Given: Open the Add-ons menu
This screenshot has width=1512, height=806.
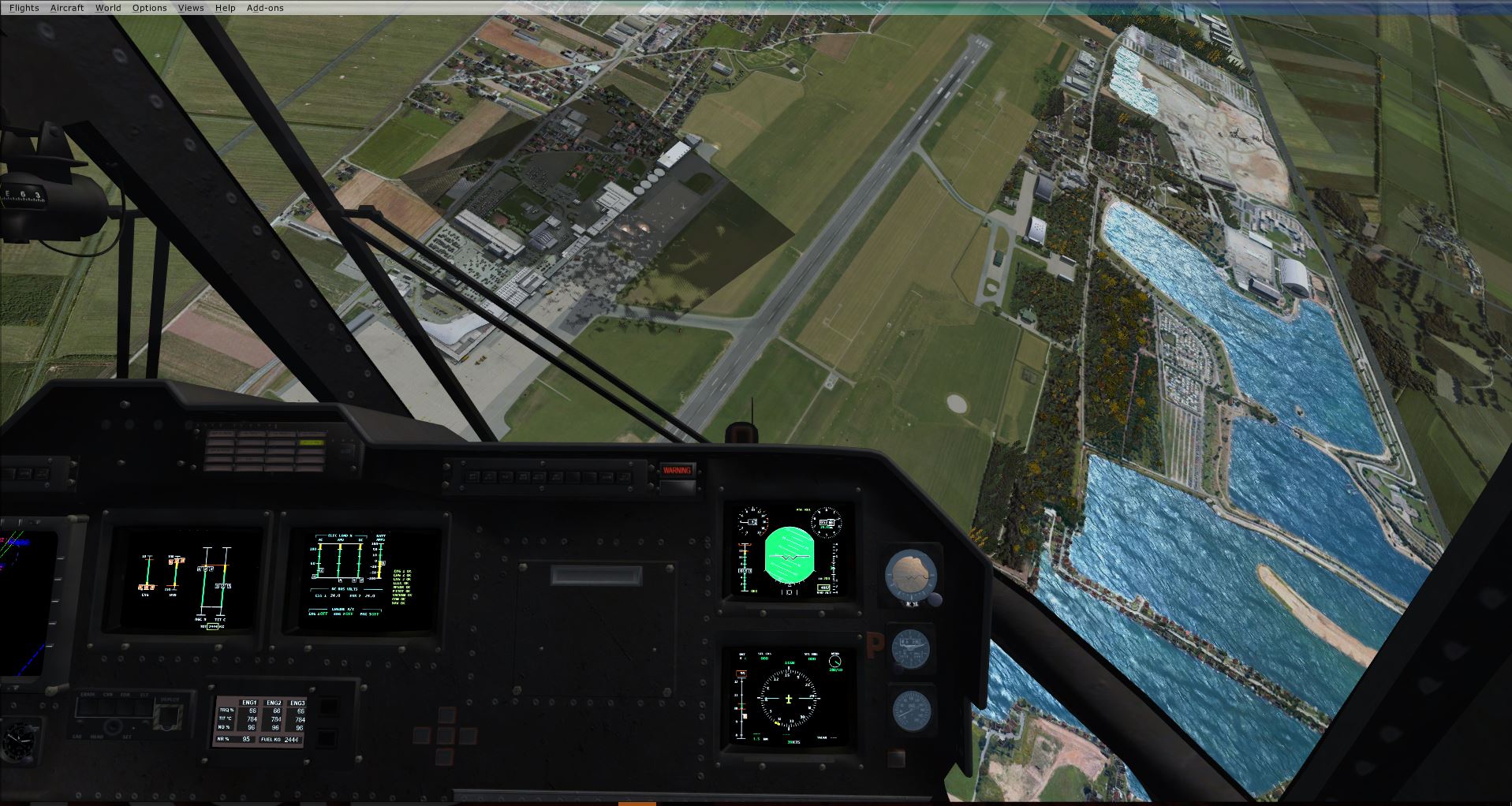Looking at the screenshot, I should tap(265, 8).
